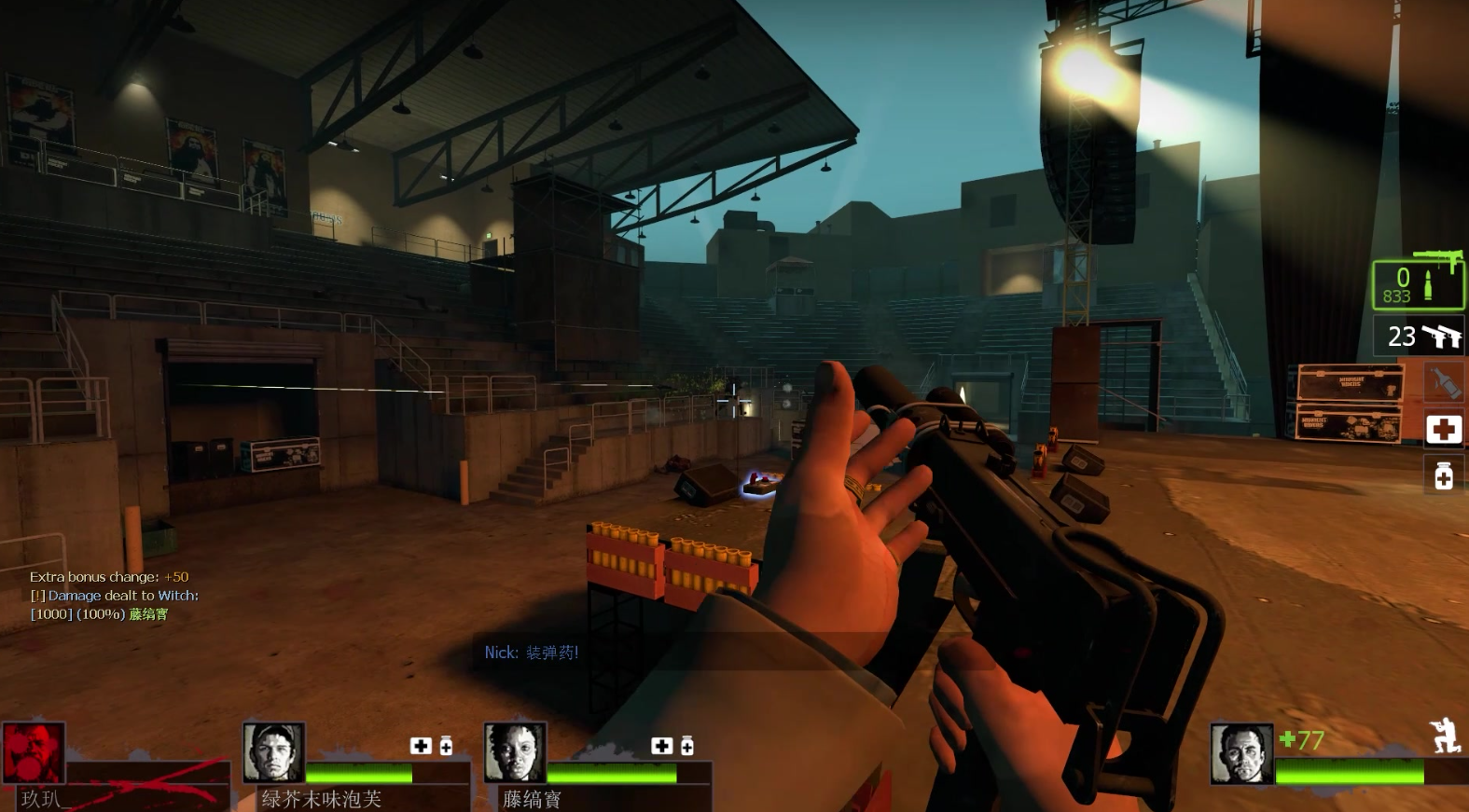Screen dimensions: 1469x812
Task: Click dead teammate 玖玐_ portrait
Action: pos(34,753)
